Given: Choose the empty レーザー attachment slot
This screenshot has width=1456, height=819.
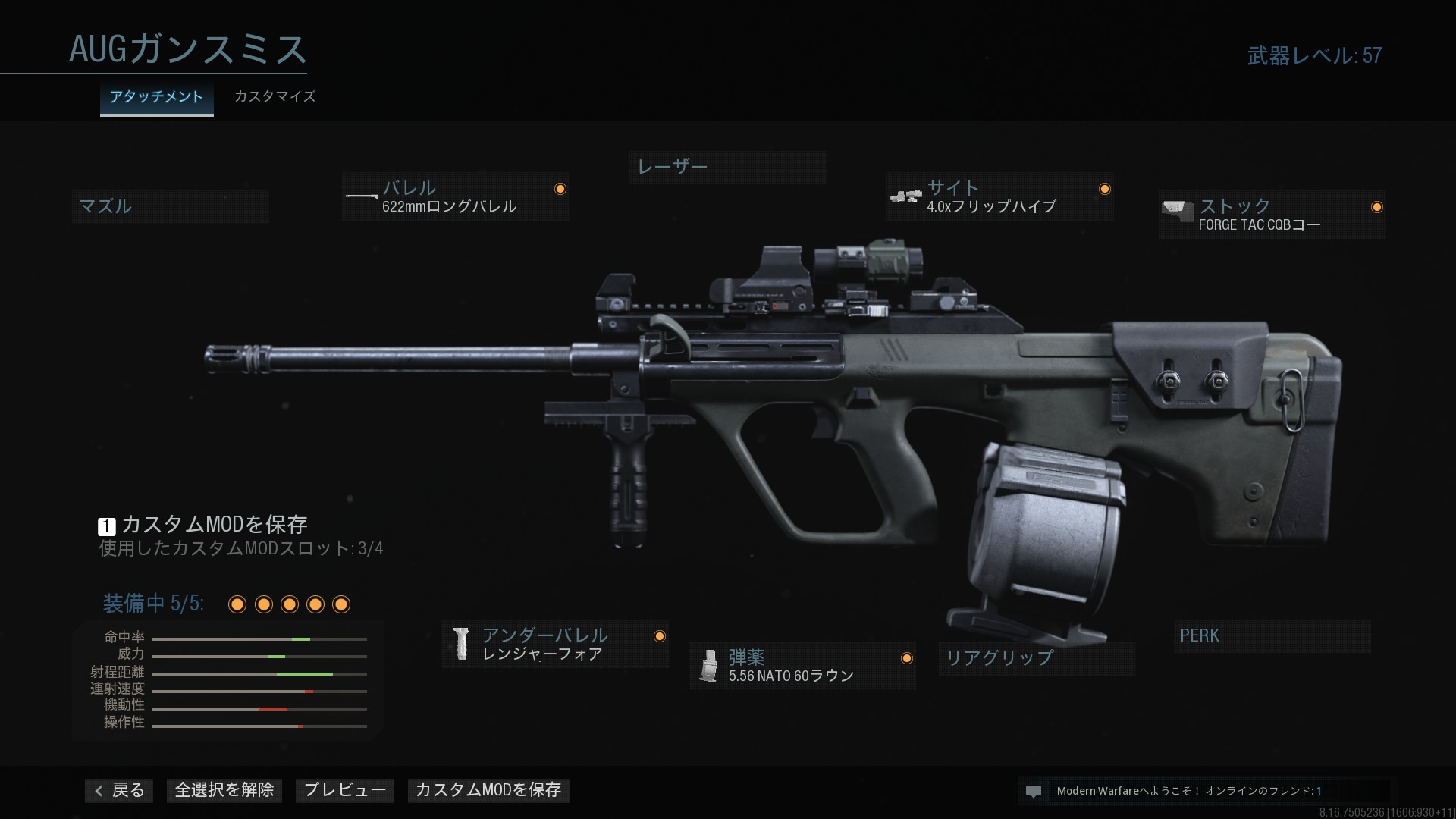Looking at the screenshot, I should (727, 167).
